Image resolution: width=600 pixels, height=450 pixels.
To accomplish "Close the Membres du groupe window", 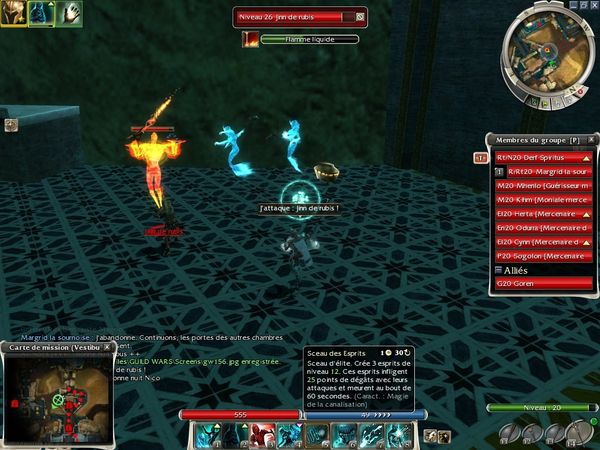I will pos(590,139).
